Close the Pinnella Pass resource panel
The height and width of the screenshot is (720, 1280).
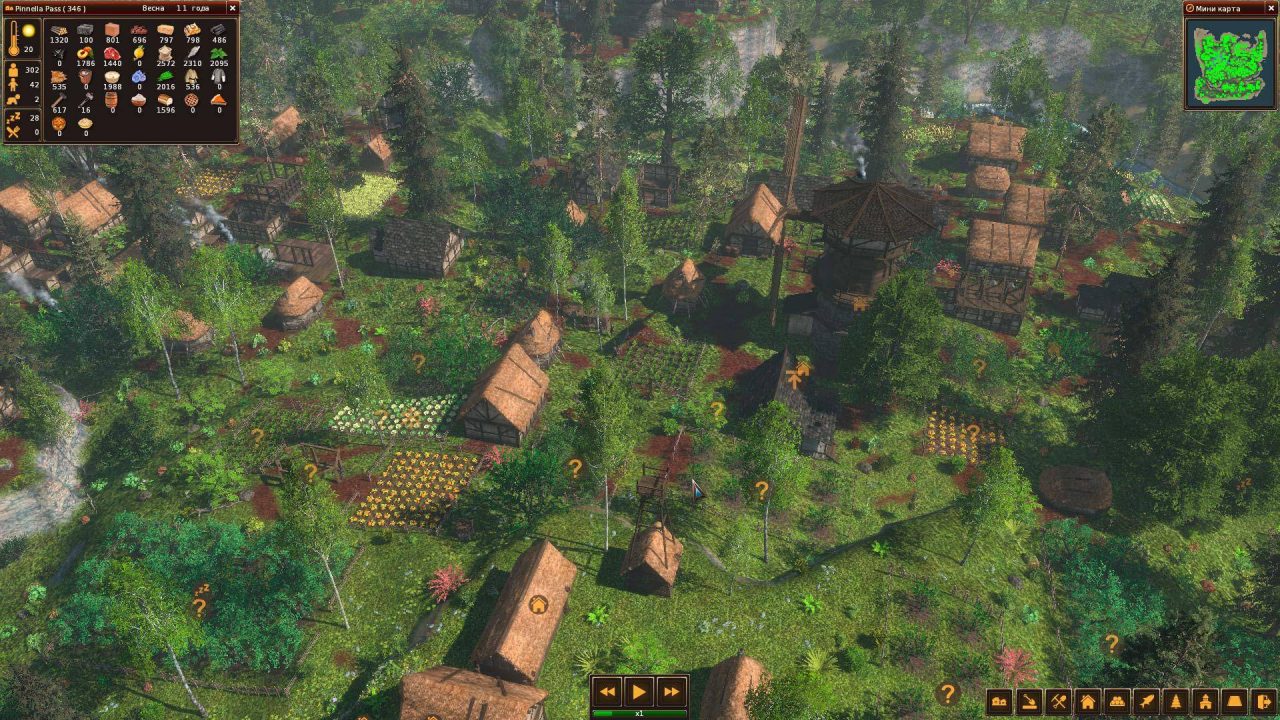[232, 8]
